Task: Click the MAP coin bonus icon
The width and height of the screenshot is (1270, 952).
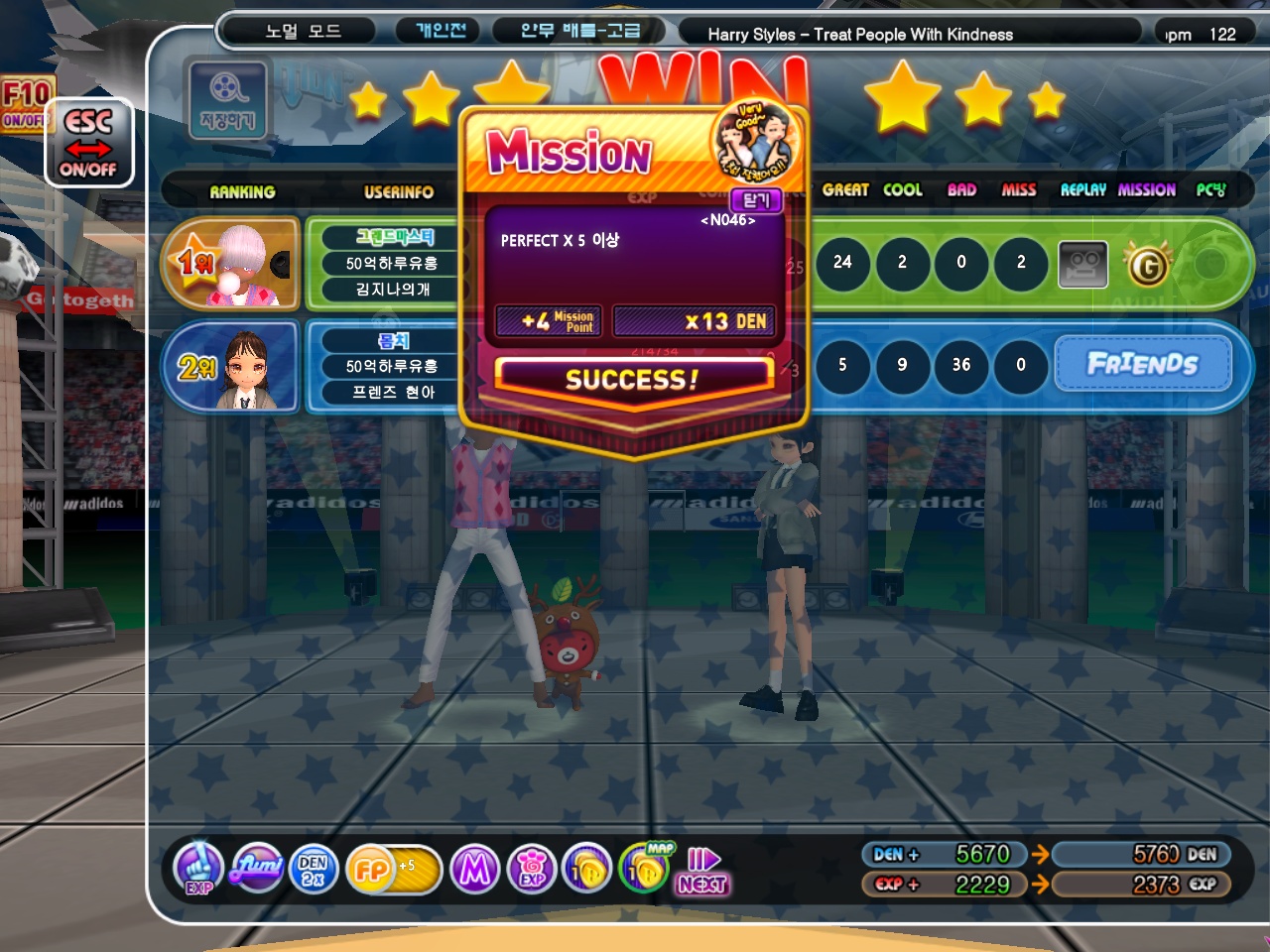Action: coord(646,868)
